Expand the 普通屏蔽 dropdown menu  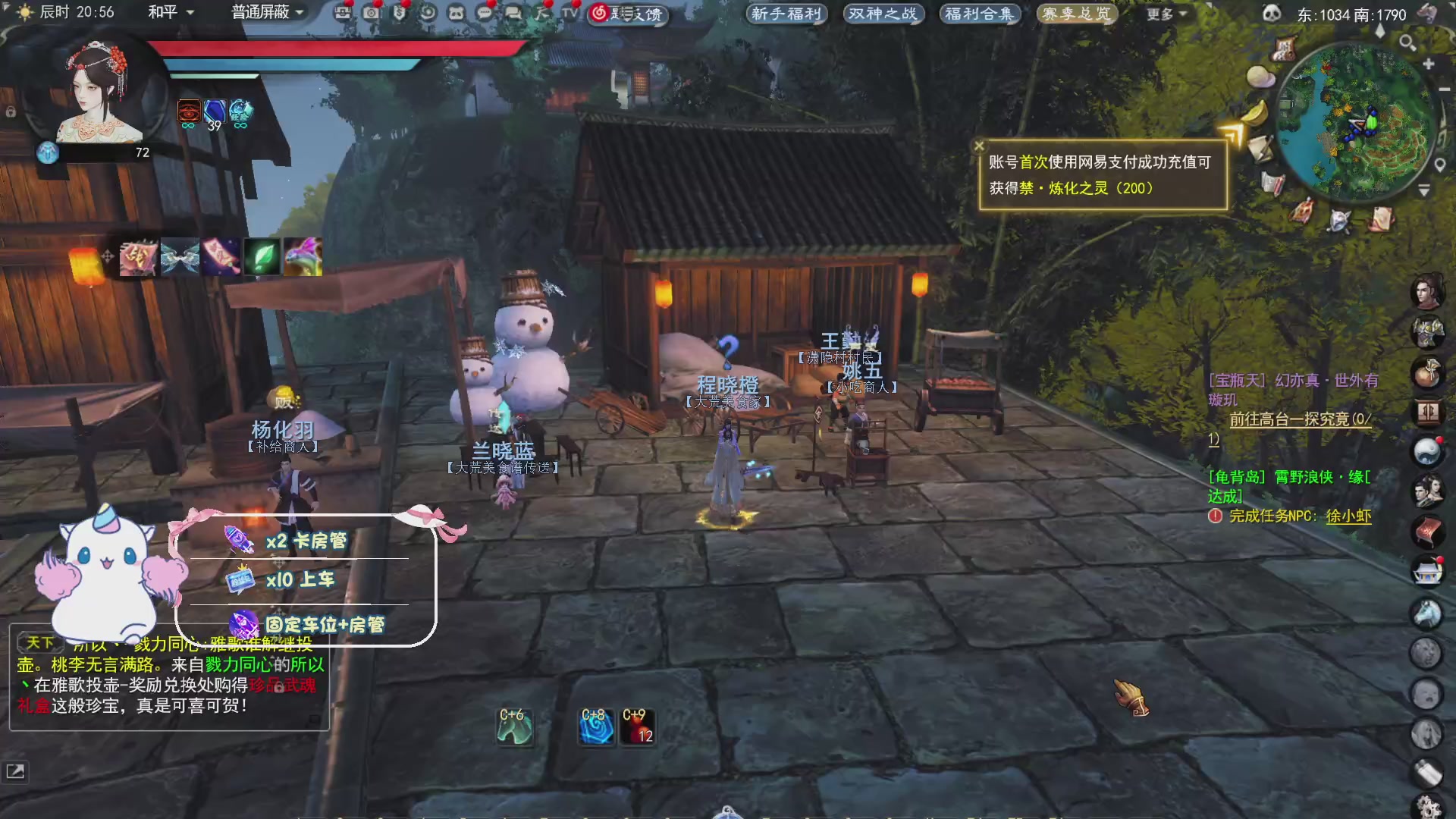(263, 12)
